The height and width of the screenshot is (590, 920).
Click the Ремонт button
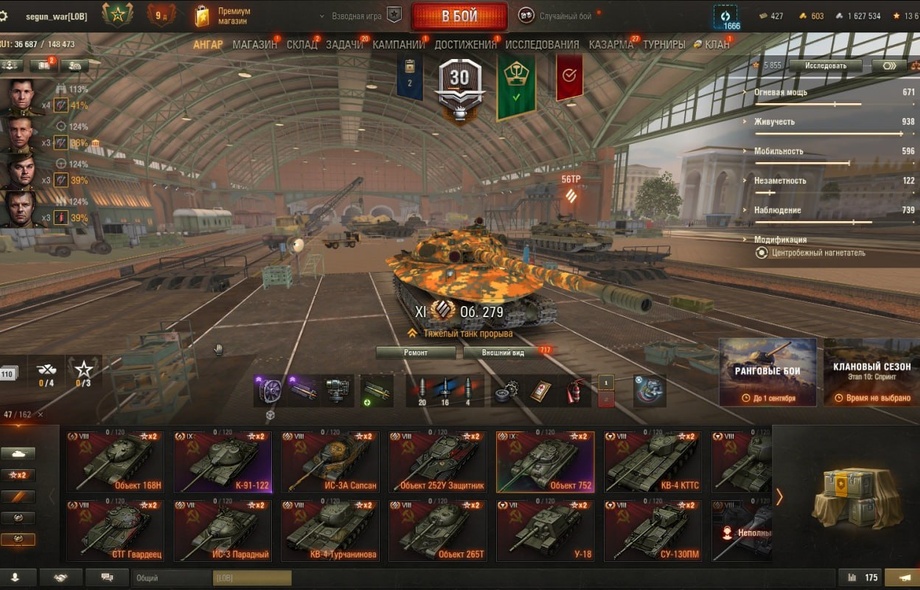(416, 353)
